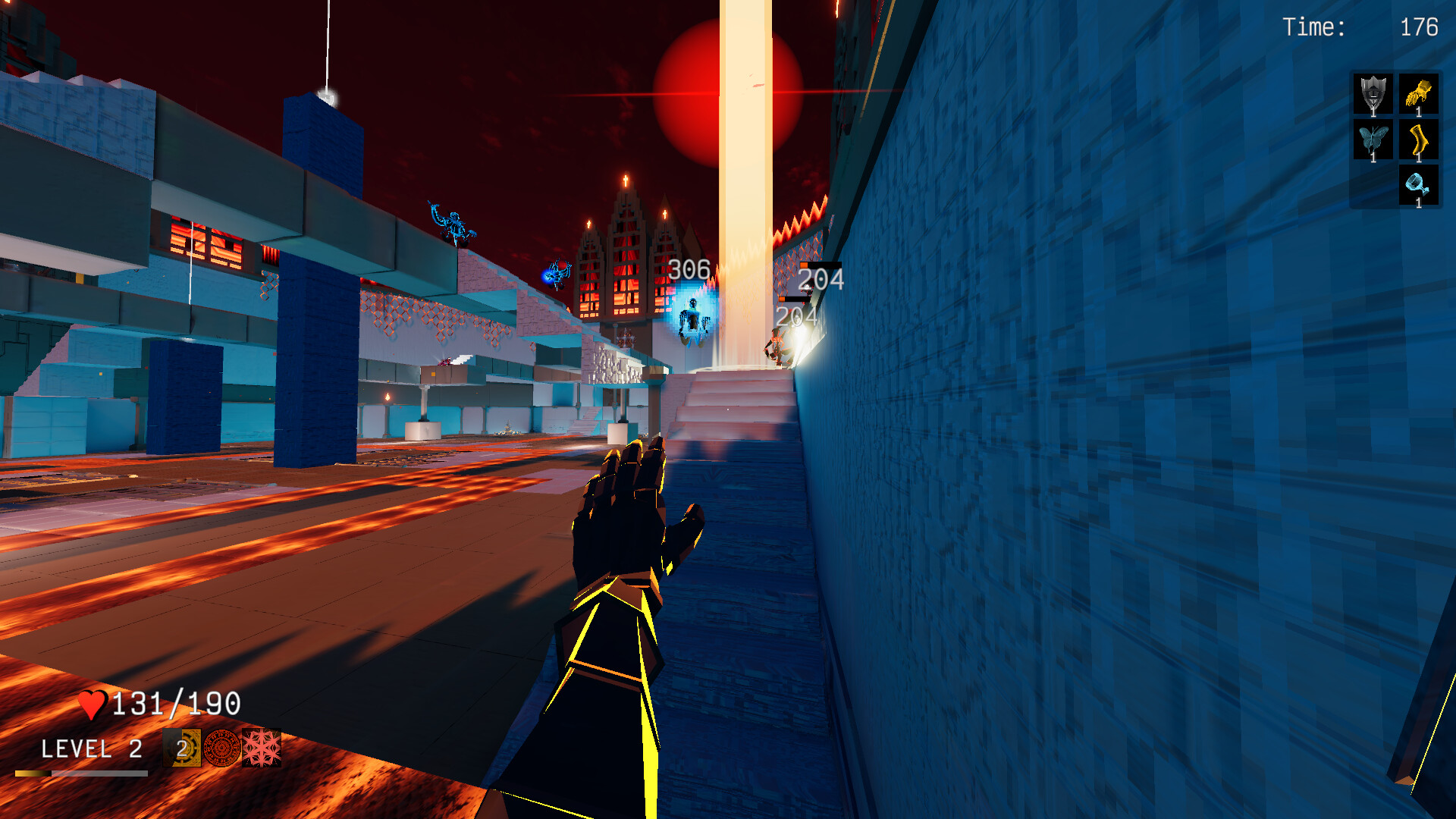This screenshot has width=1456, height=819.
Task: Click the red heart health indicator
Action: pos(93,704)
